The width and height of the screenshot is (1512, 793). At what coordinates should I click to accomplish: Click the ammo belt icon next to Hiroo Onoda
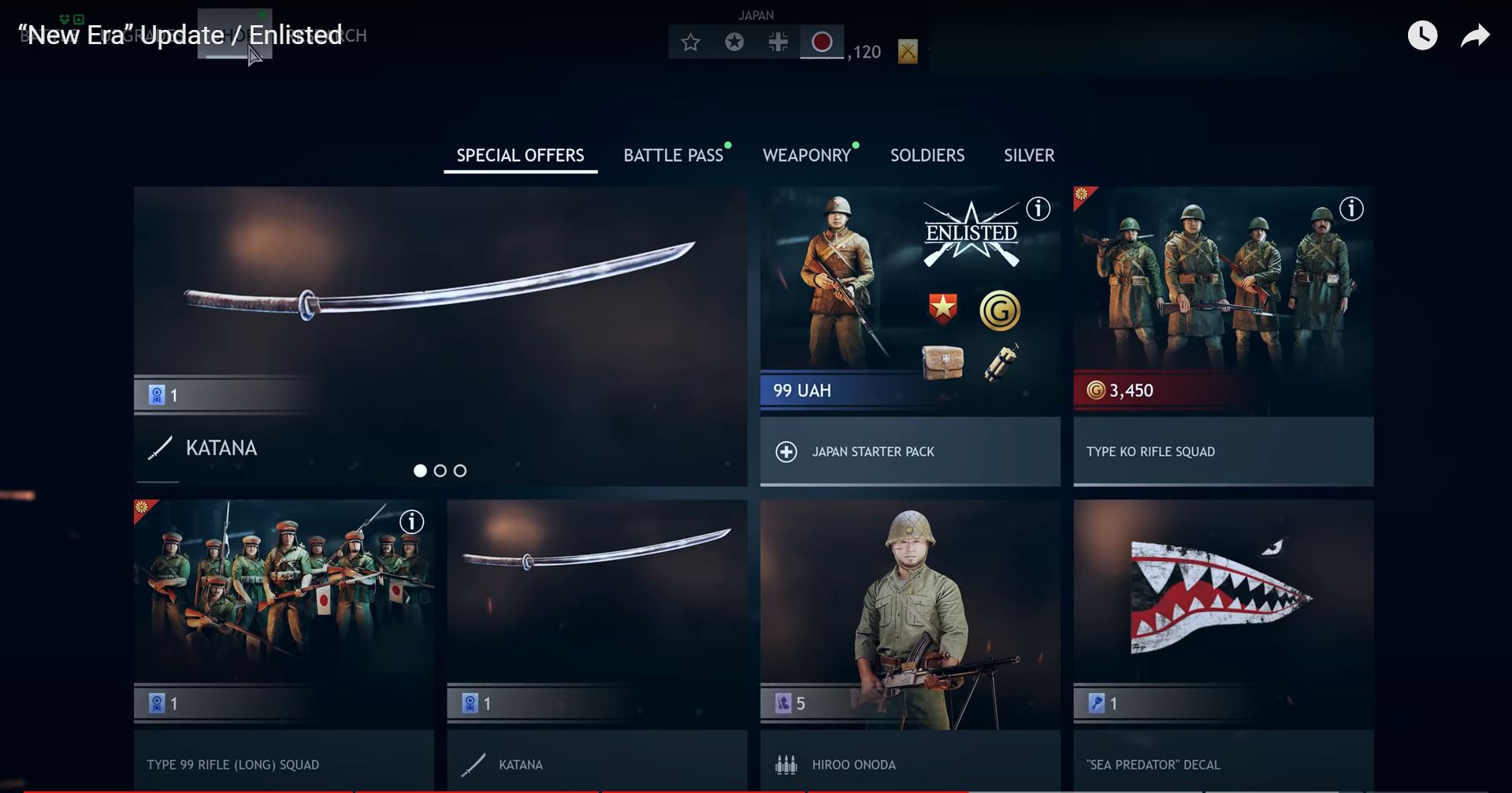point(786,764)
